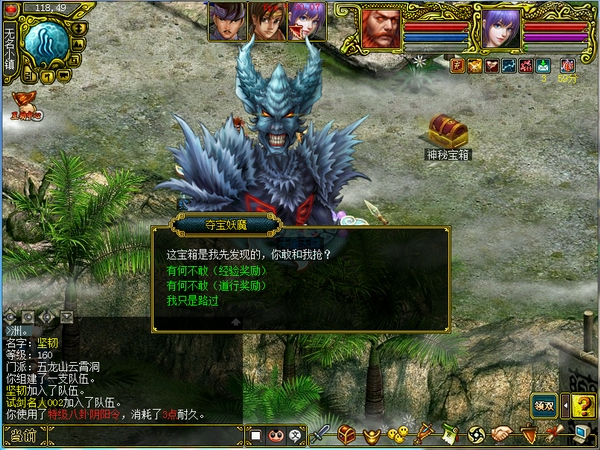Click the handshake icon in bottom toolbar

pyautogui.click(x=502, y=435)
